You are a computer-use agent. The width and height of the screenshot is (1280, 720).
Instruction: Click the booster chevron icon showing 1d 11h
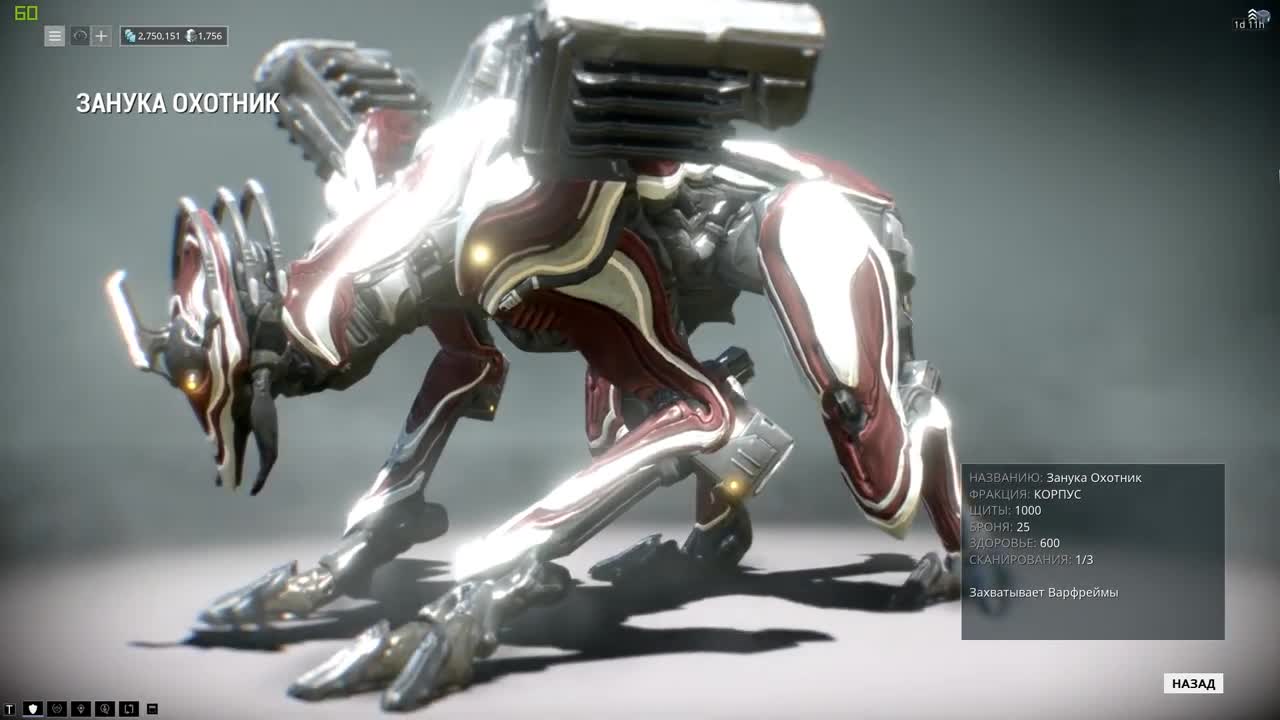(1253, 15)
